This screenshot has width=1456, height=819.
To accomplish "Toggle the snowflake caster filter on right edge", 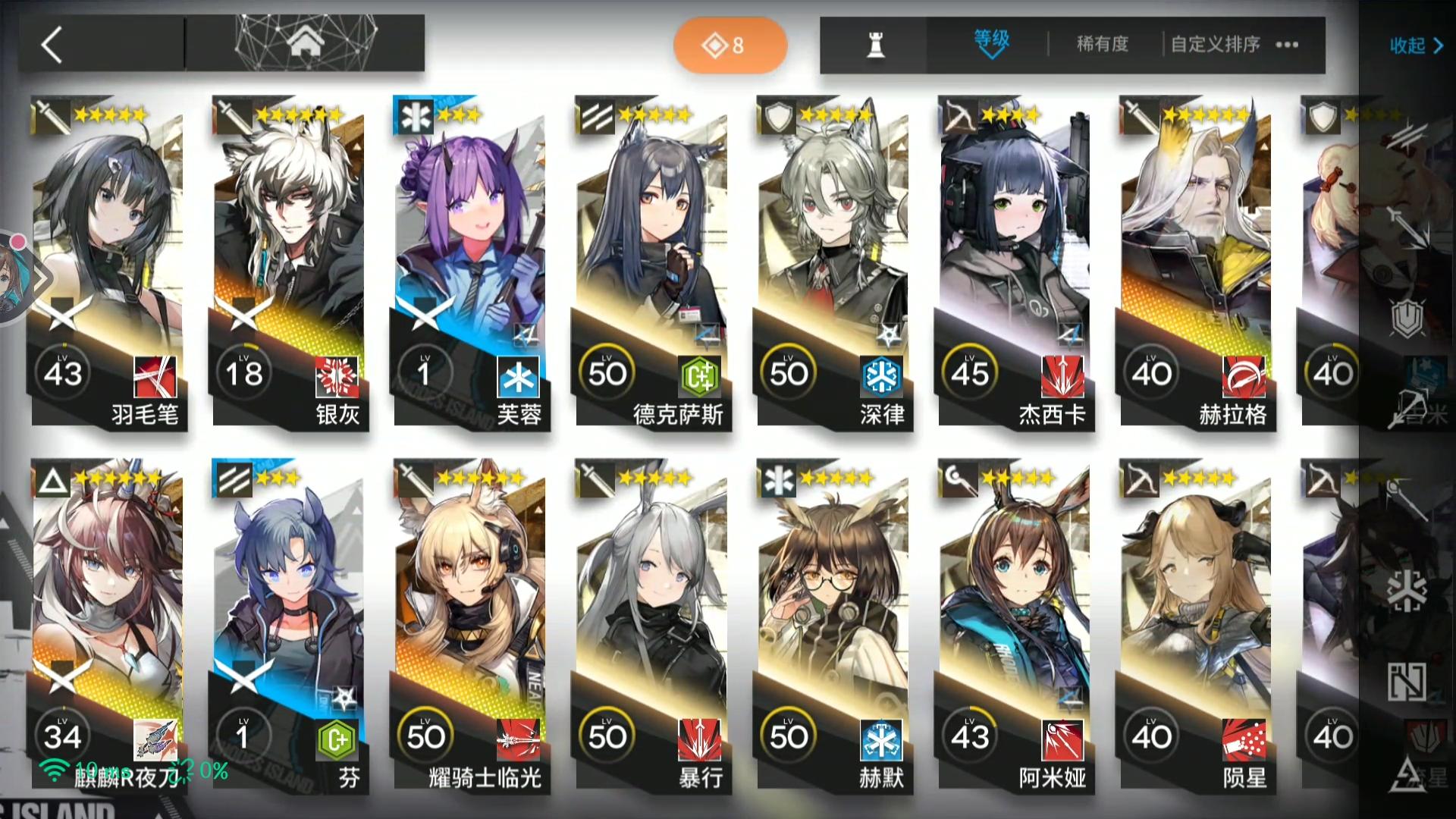I will [x=1407, y=589].
